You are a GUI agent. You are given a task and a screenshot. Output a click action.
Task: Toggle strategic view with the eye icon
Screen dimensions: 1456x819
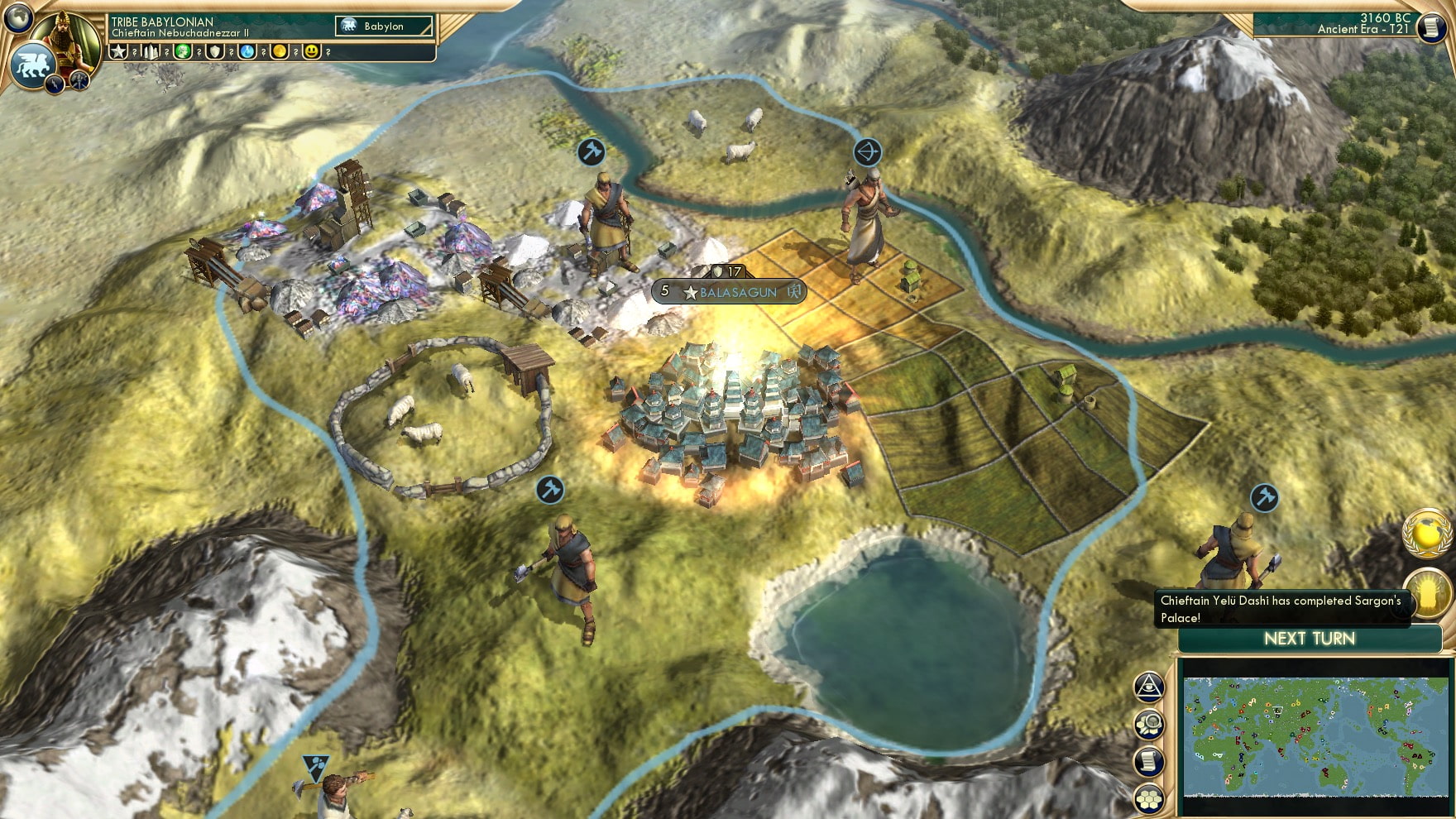point(1148,687)
